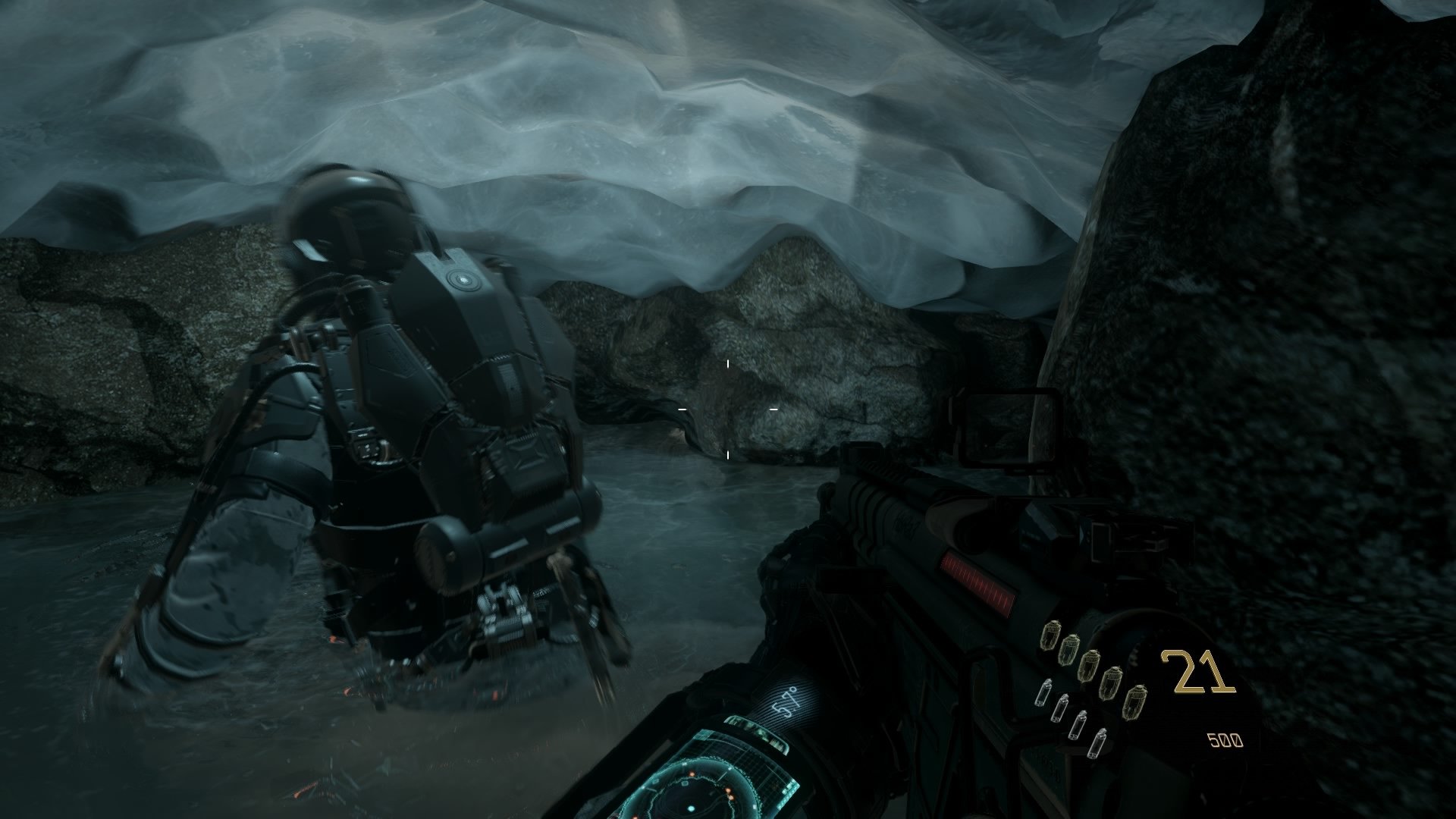Toggle the crosshair reticle visibility
This screenshot has width=1456, height=819.
(x=728, y=409)
